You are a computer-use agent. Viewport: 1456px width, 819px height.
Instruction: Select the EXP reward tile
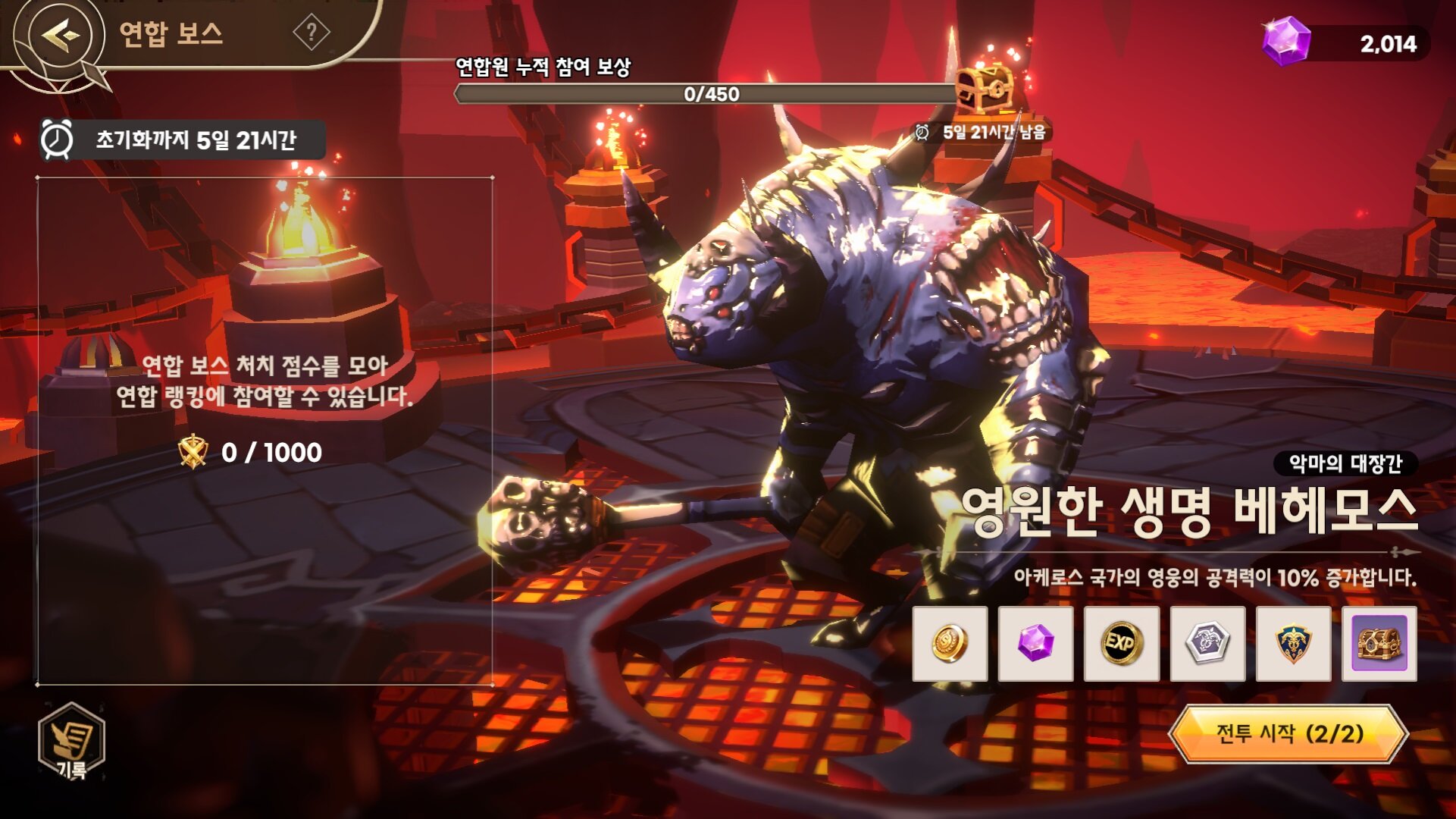pyautogui.click(x=1121, y=644)
